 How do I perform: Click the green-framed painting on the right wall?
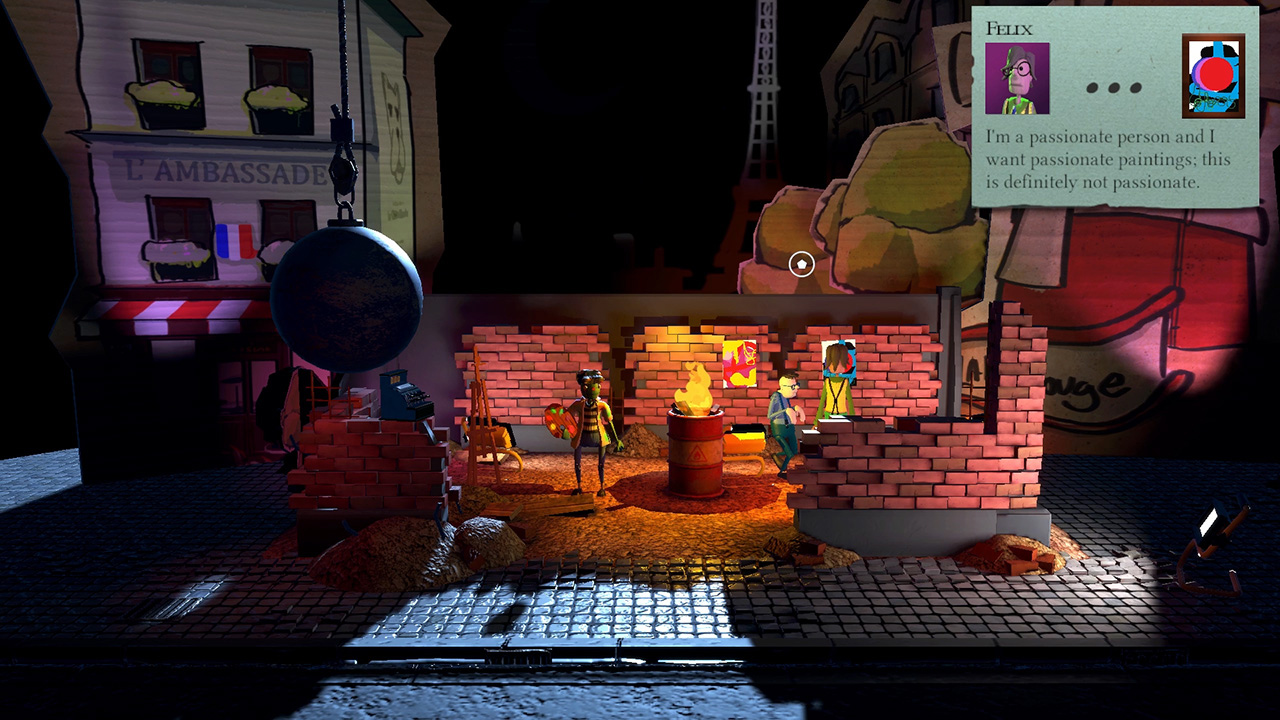[x=835, y=380]
